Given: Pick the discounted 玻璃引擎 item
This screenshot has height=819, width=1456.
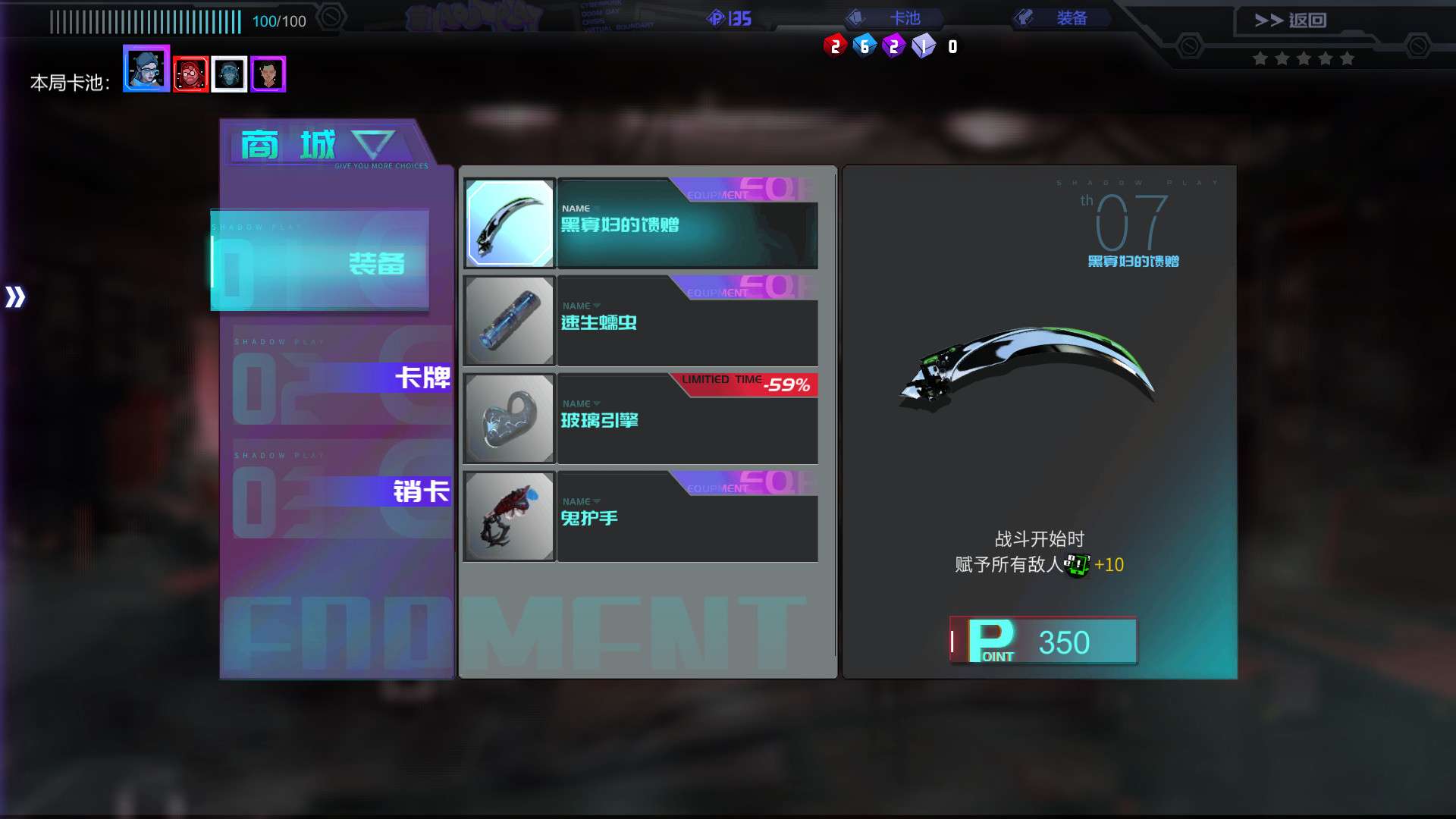Looking at the screenshot, I should (x=641, y=419).
